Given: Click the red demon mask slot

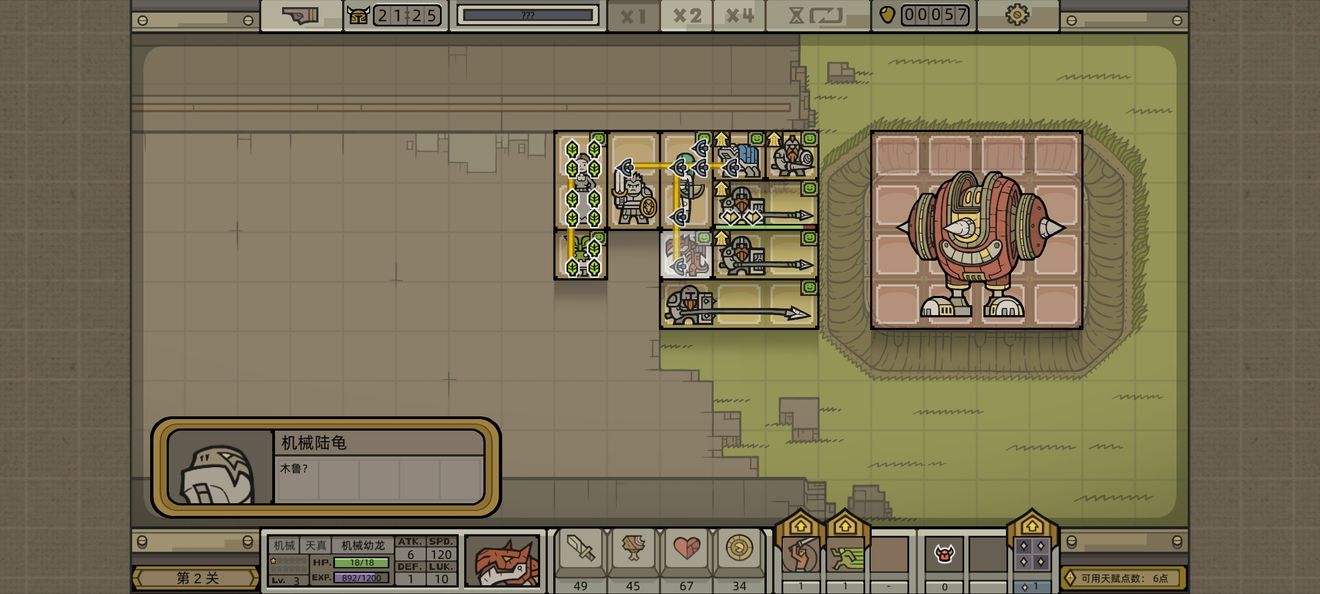Looking at the screenshot, I should (x=944, y=554).
